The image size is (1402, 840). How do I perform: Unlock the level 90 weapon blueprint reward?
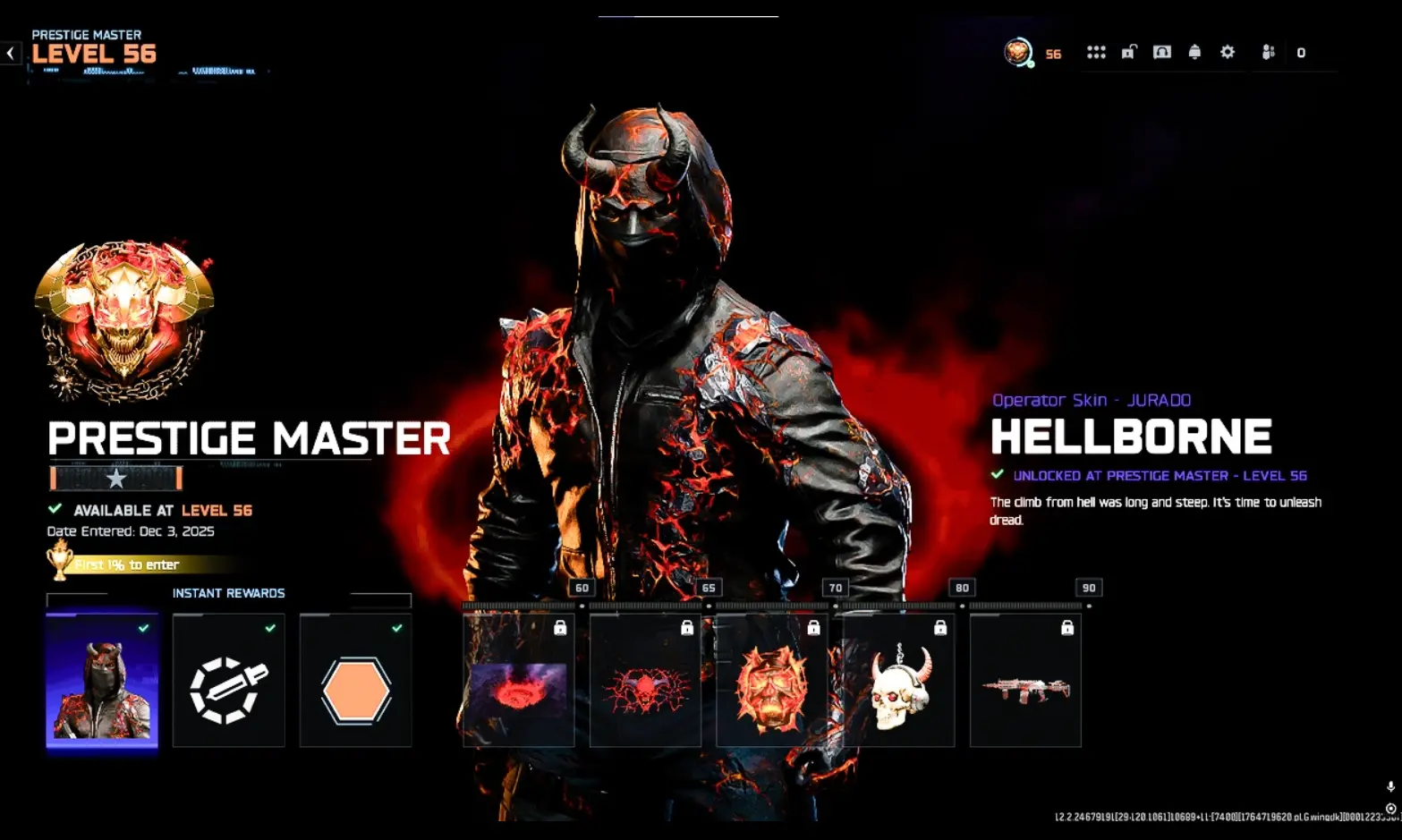click(1025, 681)
